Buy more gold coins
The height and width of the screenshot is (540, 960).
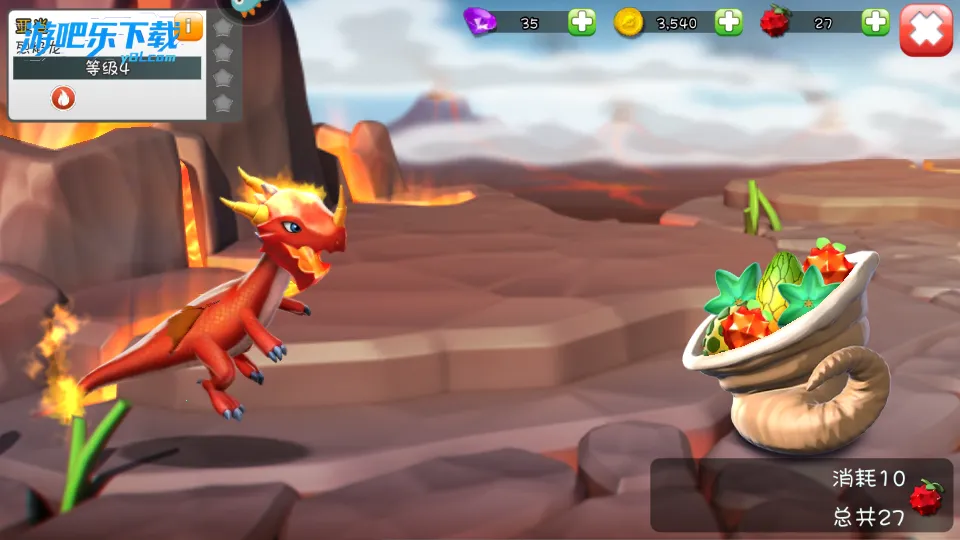(729, 22)
